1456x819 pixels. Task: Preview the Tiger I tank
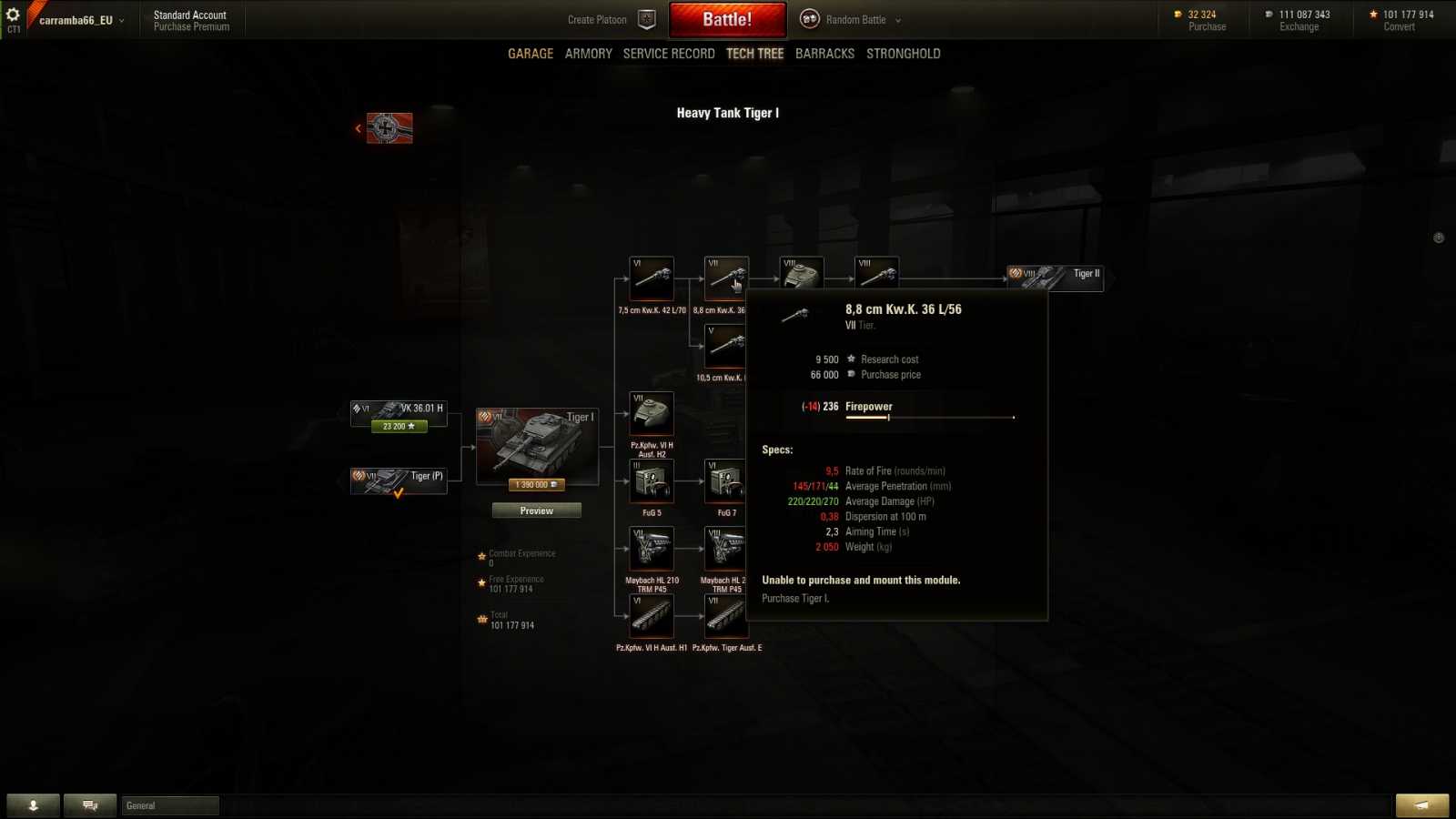tap(536, 511)
